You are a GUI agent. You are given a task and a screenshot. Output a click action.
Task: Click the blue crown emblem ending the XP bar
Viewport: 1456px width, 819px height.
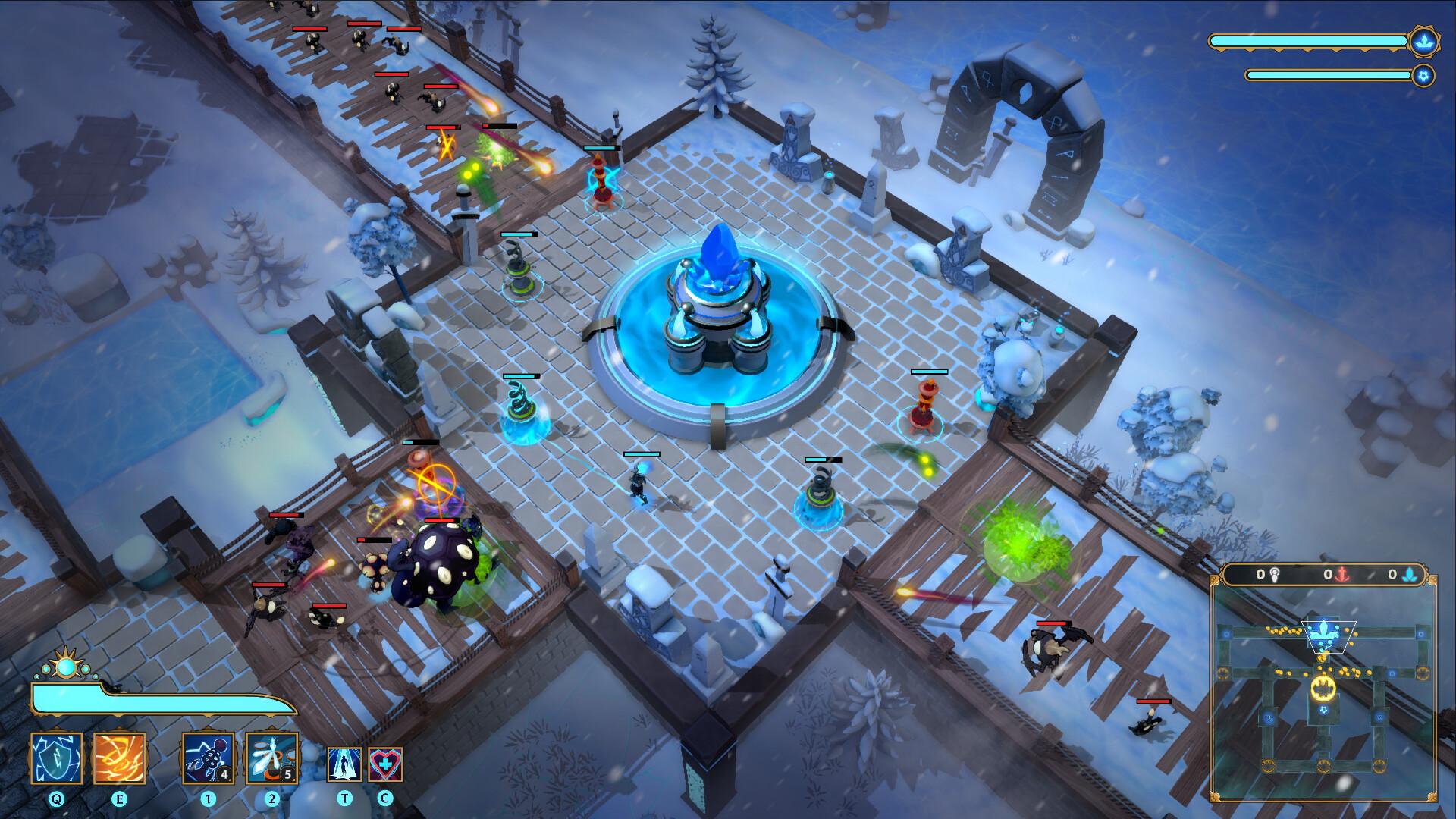pyautogui.click(x=1423, y=42)
